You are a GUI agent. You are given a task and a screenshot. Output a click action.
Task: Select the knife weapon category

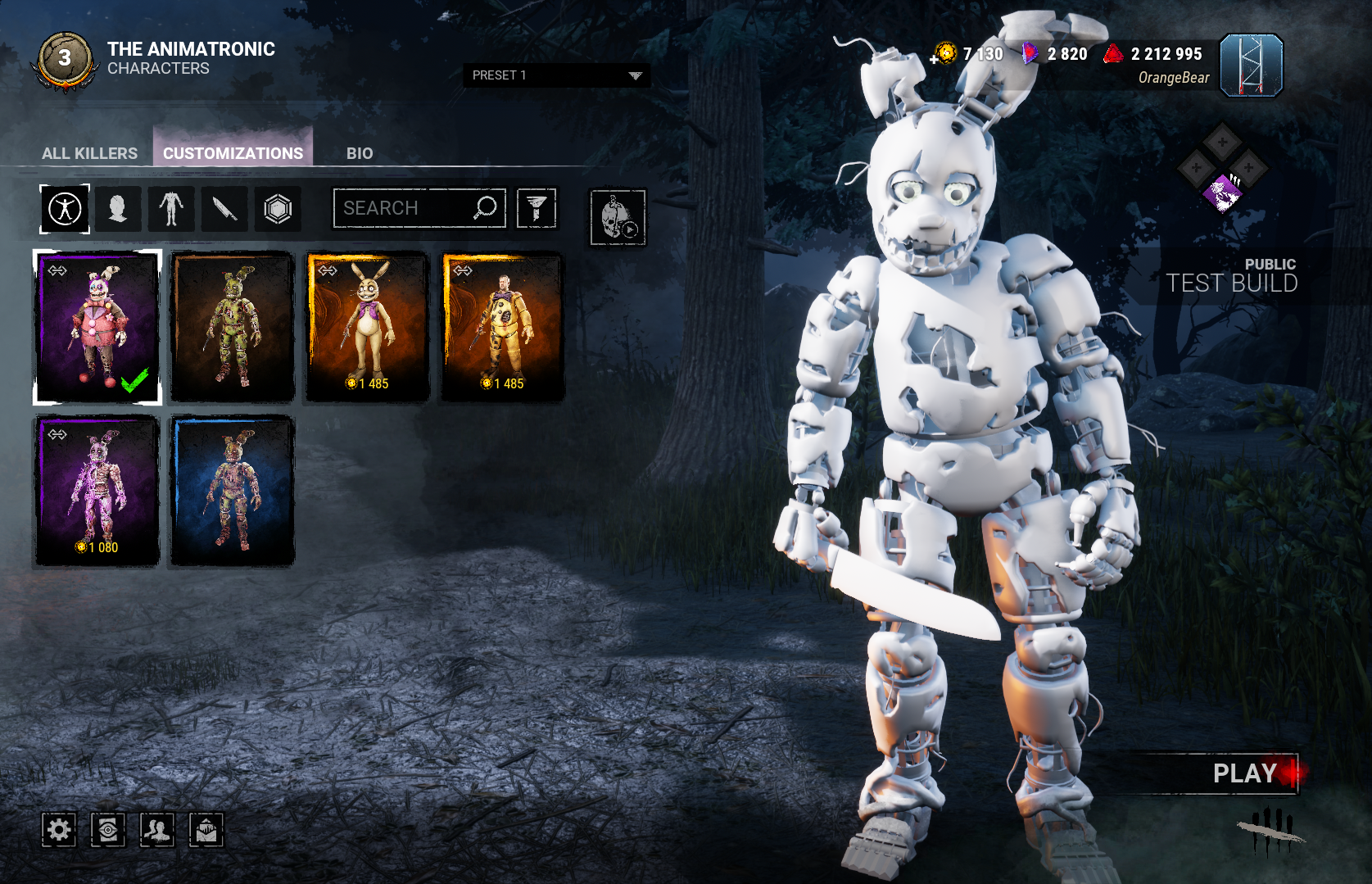click(224, 209)
